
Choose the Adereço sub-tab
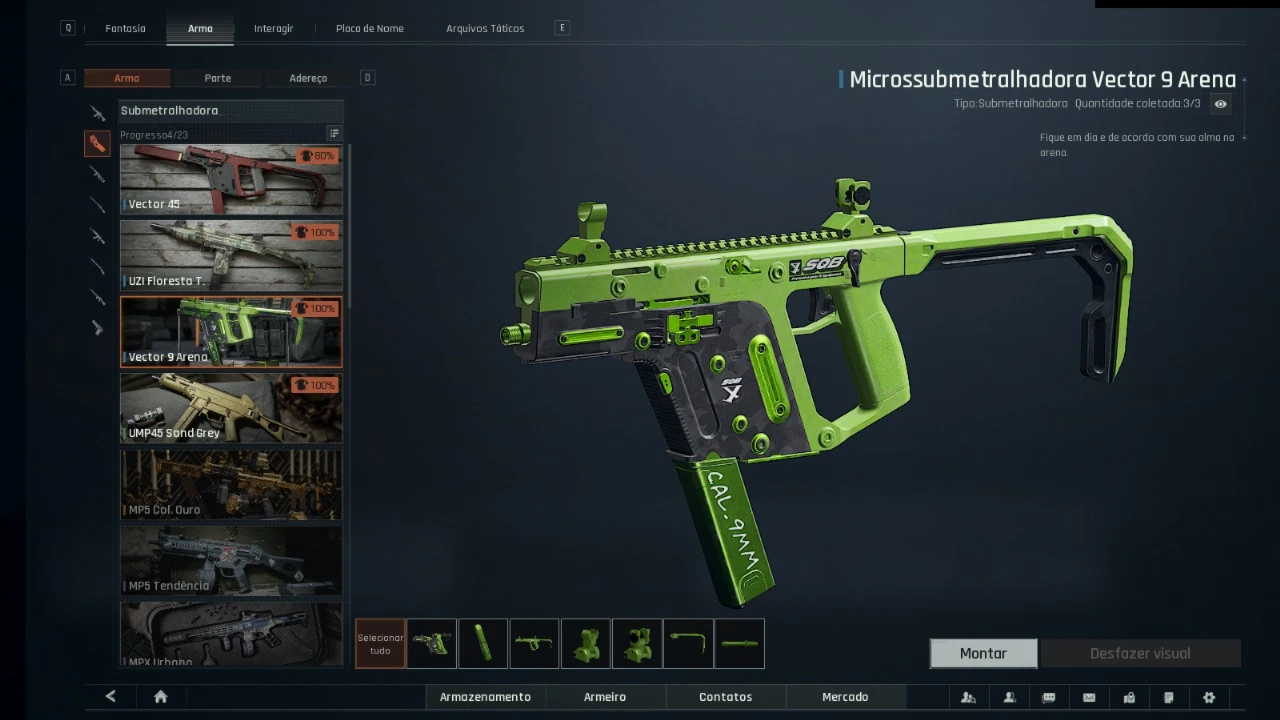pos(308,78)
